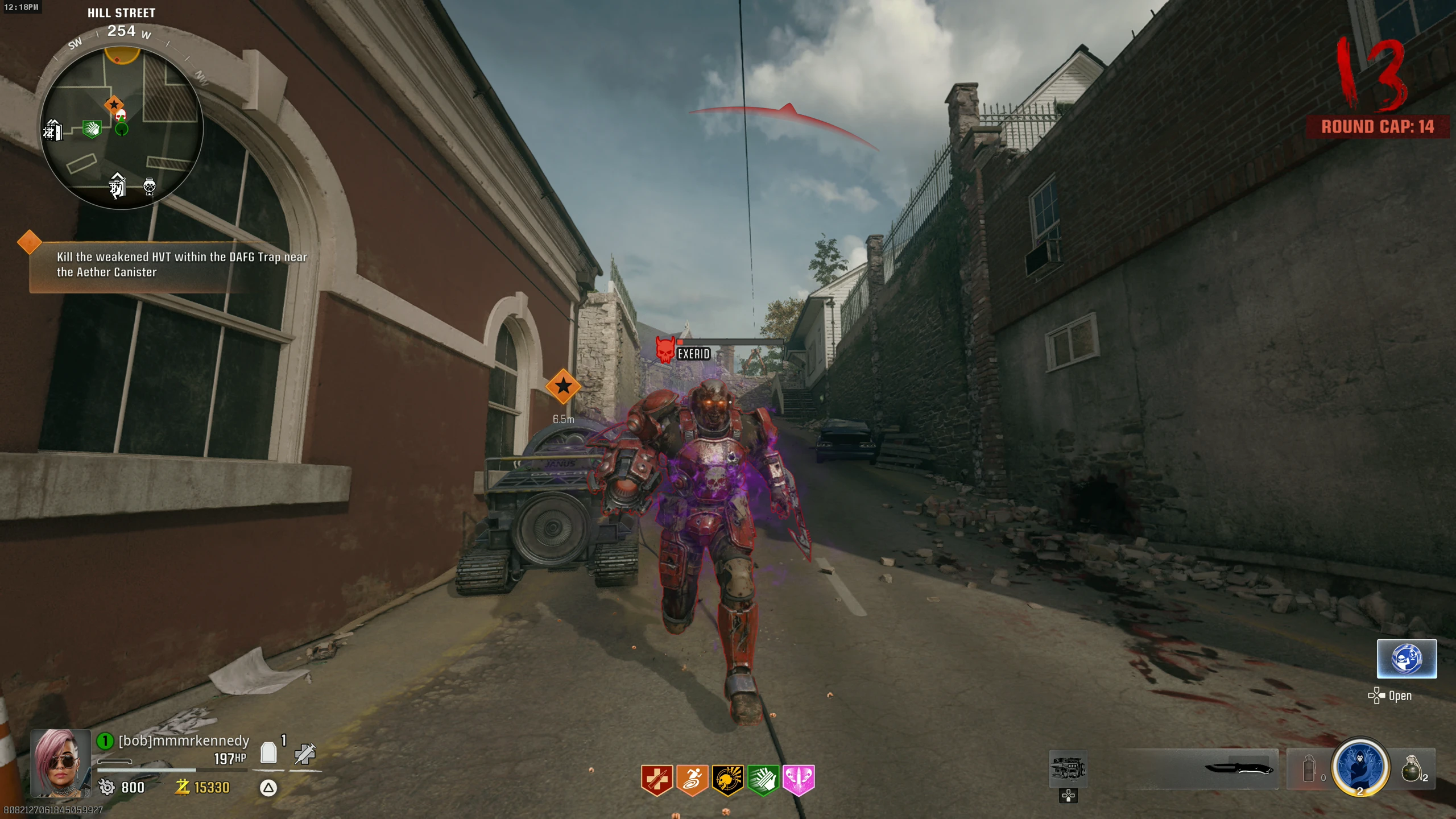Select the armor plate icon
1456x819 pixels.
click(x=268, y=752)
